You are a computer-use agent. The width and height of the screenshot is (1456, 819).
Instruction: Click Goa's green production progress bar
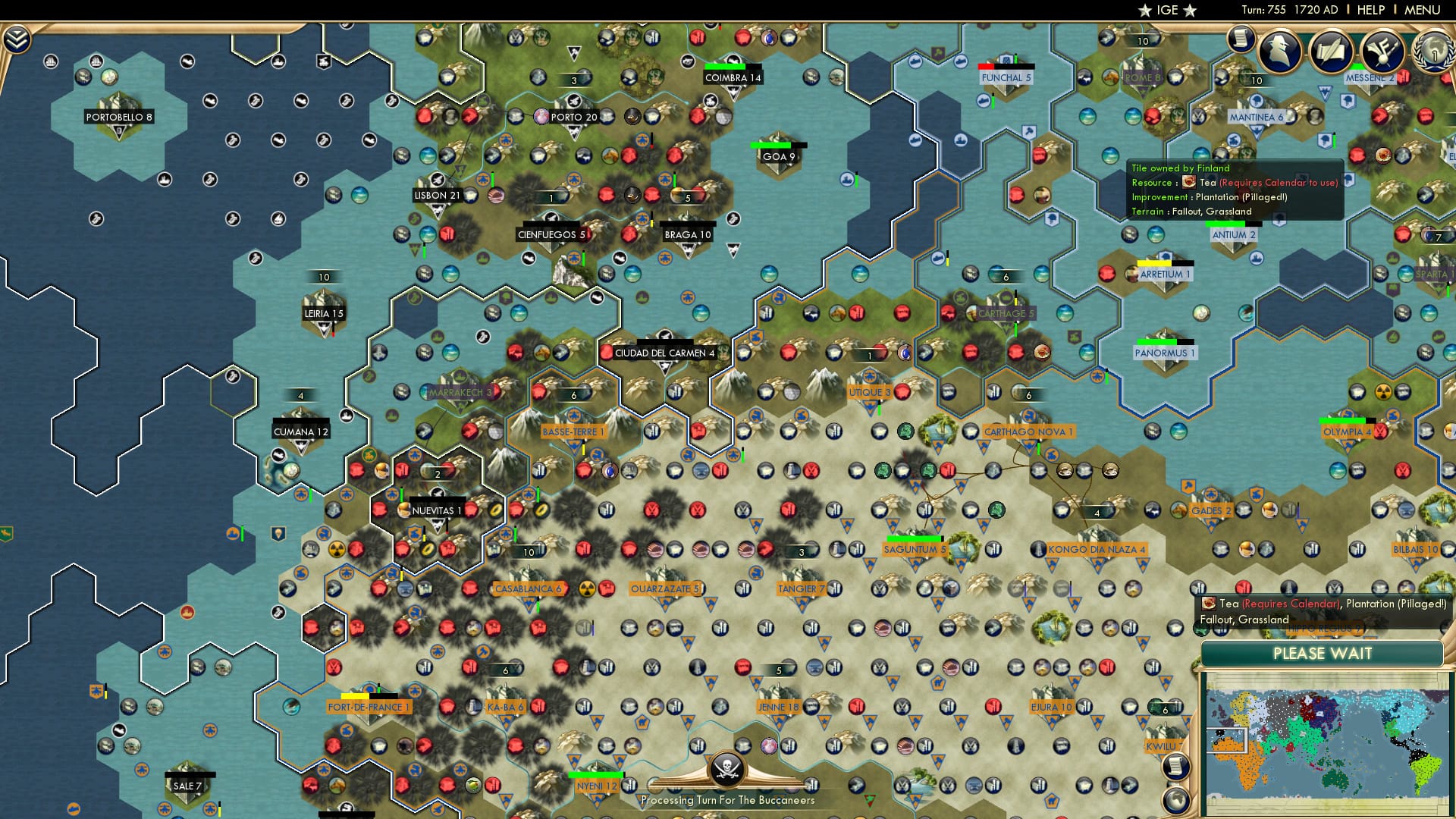772,143
